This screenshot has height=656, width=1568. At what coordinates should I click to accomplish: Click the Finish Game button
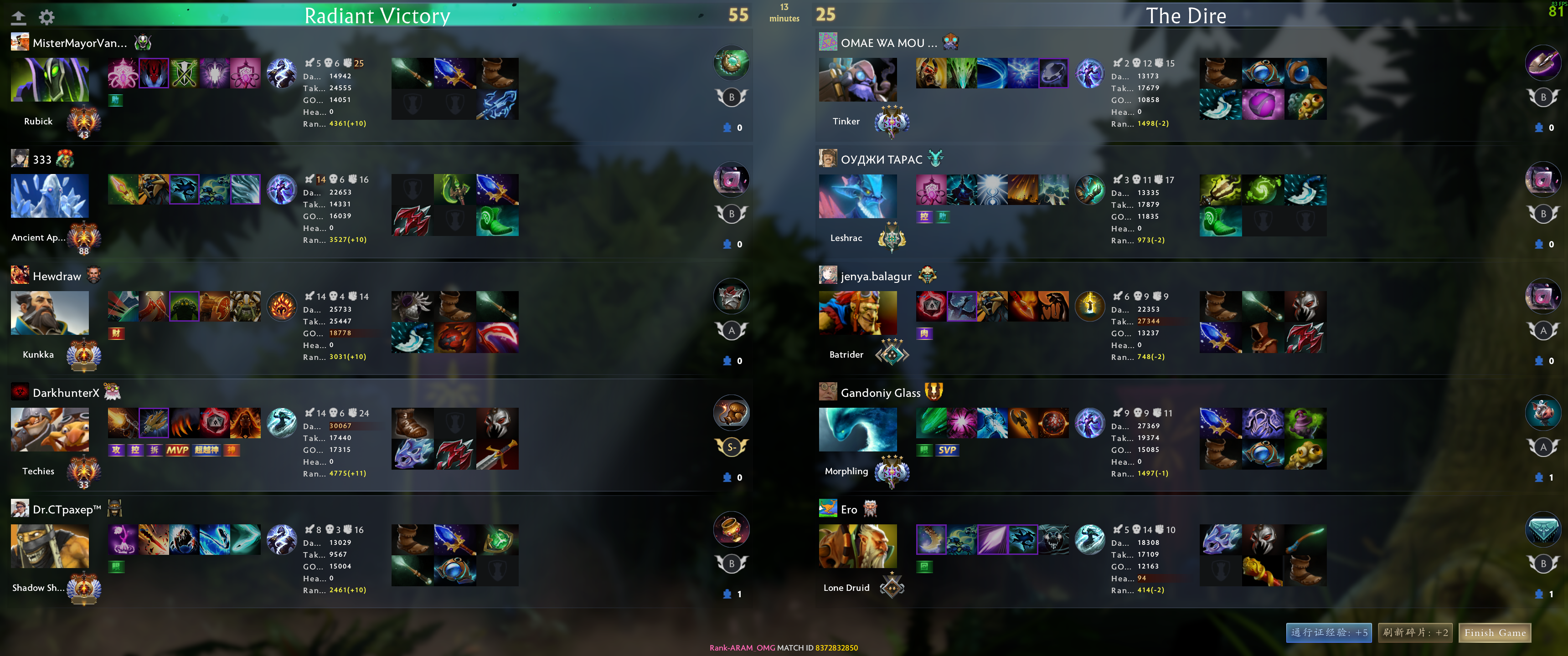pyautogui.click(x=1494, y=633)
